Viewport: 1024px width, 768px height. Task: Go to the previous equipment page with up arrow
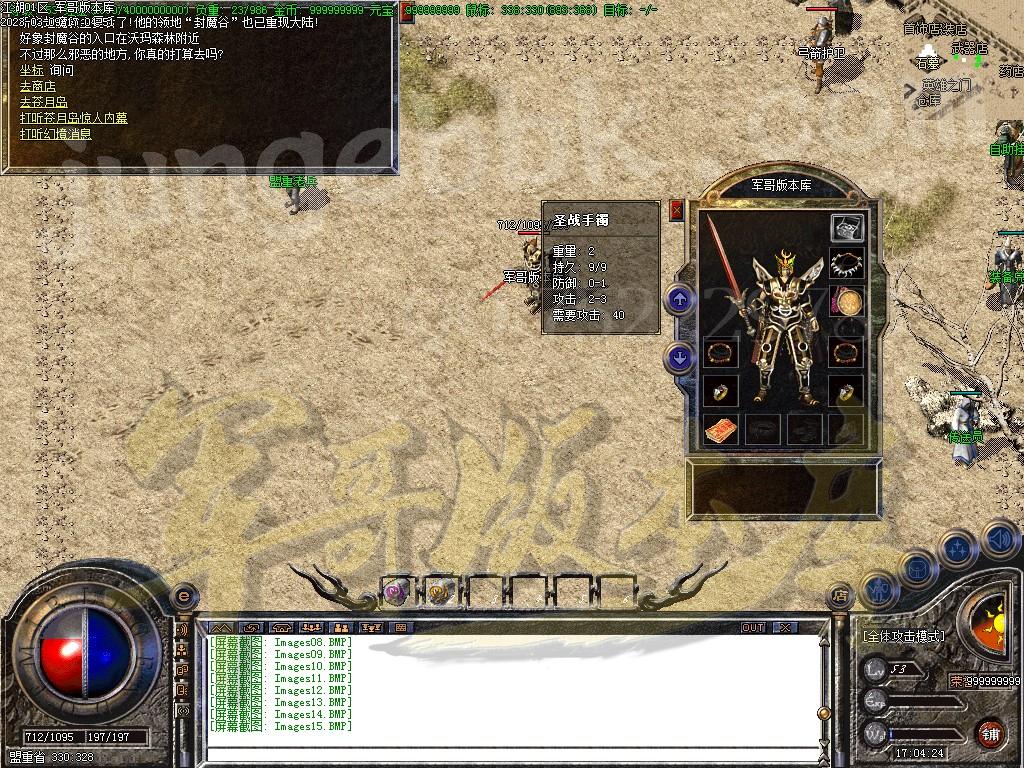pyautogui.click(x=679, y=298)
